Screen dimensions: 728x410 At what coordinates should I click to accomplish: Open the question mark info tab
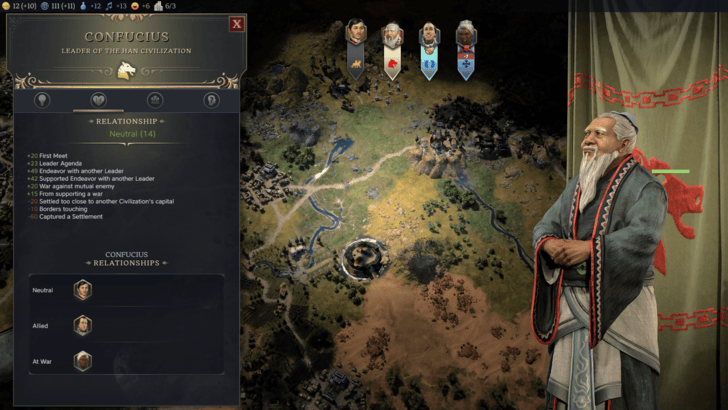[x=211, y=100]
